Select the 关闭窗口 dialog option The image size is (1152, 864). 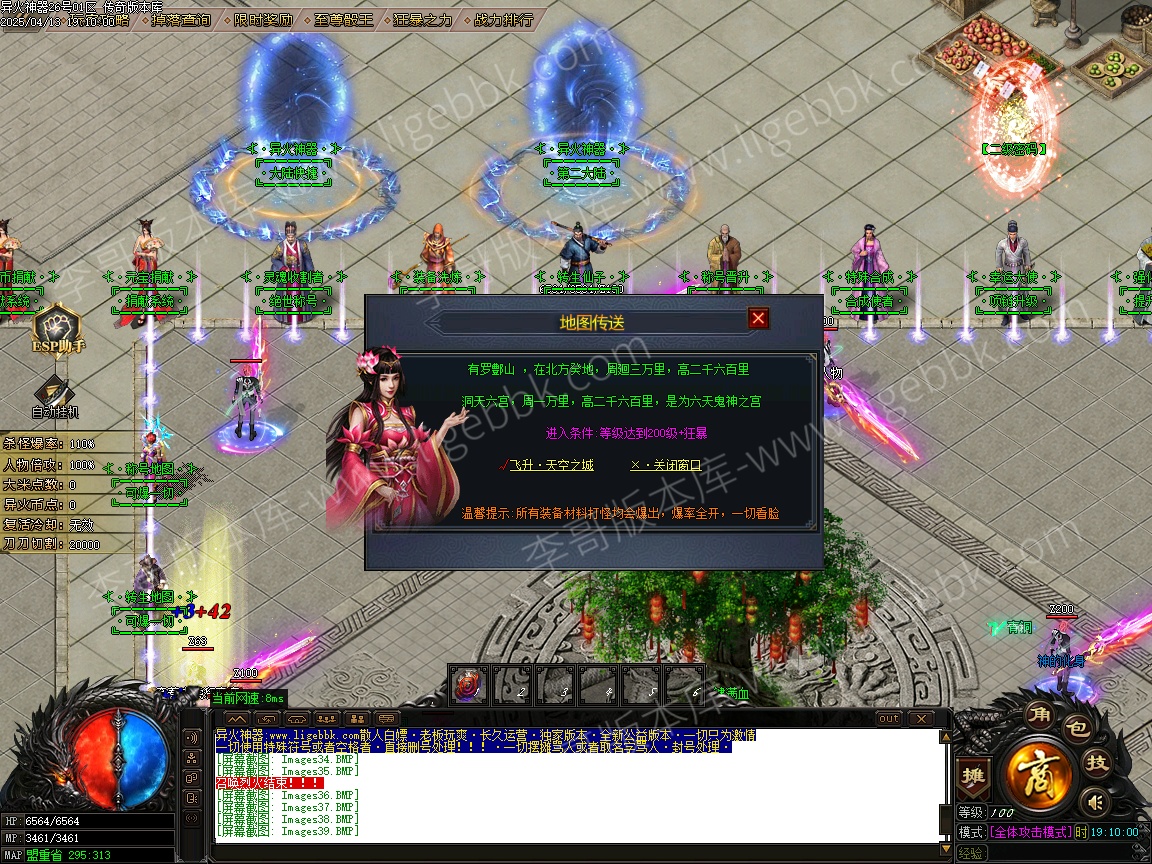coord(666,465)
